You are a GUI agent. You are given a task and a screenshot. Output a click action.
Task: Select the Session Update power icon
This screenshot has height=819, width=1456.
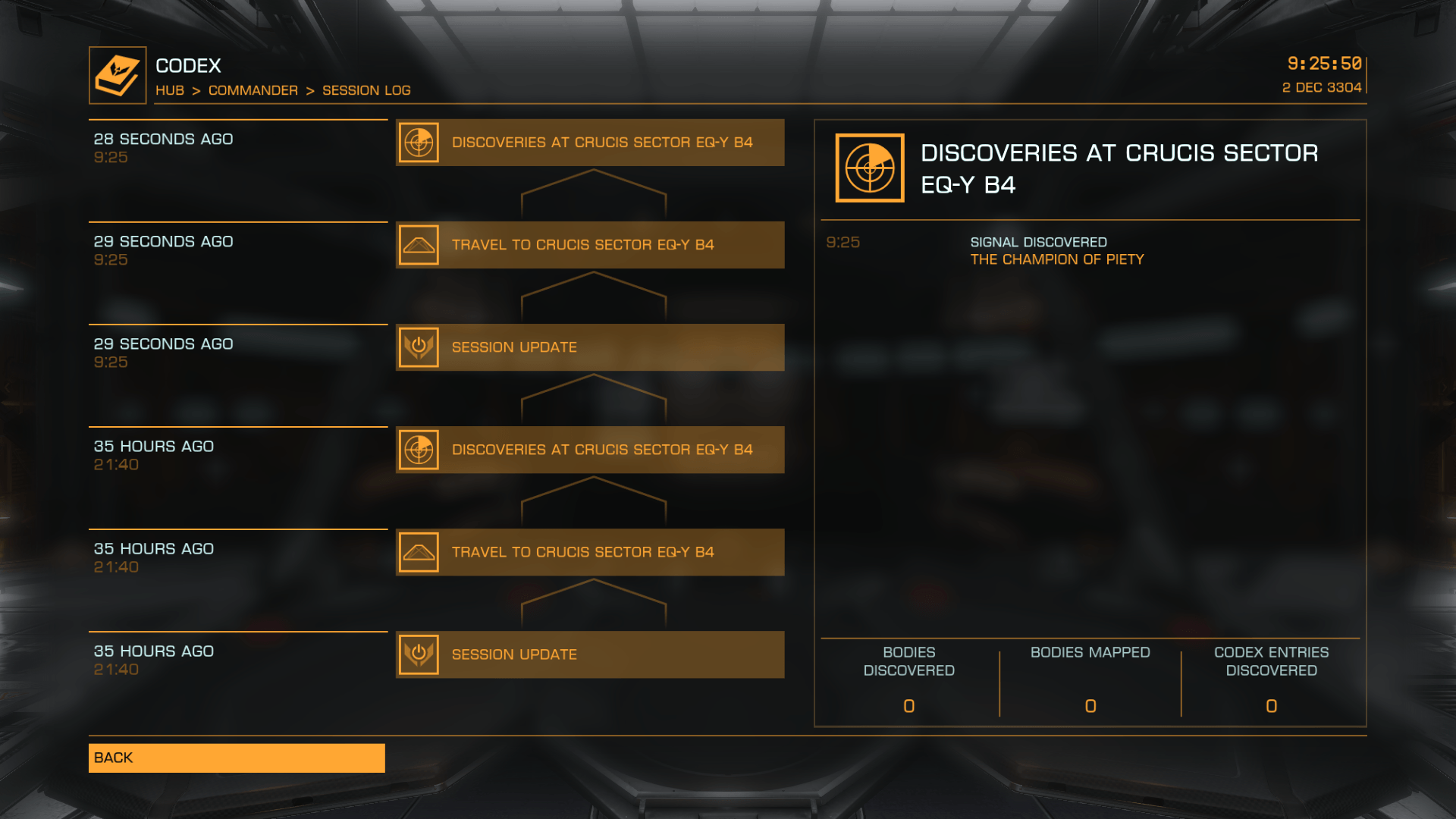418,347
